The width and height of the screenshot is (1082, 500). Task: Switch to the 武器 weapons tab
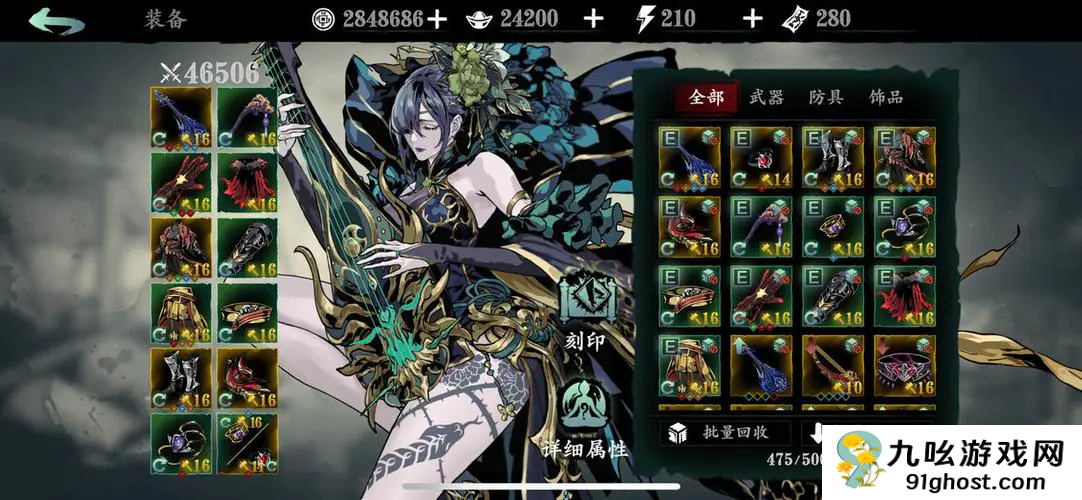[x=766, y=97]
